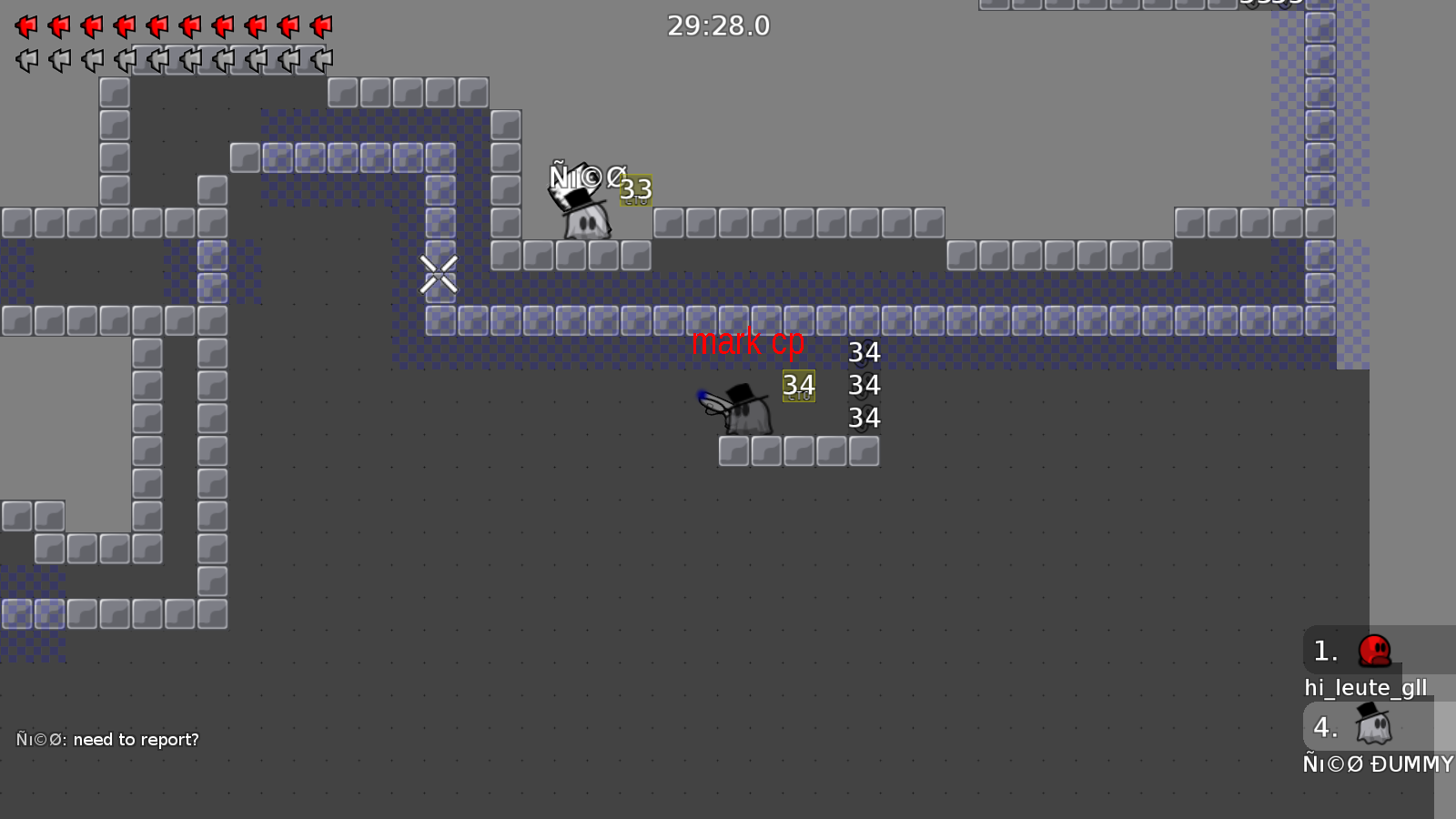Click the red 'mark cp' checkpoint label
This screenshot has height=819, width=1456.
(x=750, y=343)
